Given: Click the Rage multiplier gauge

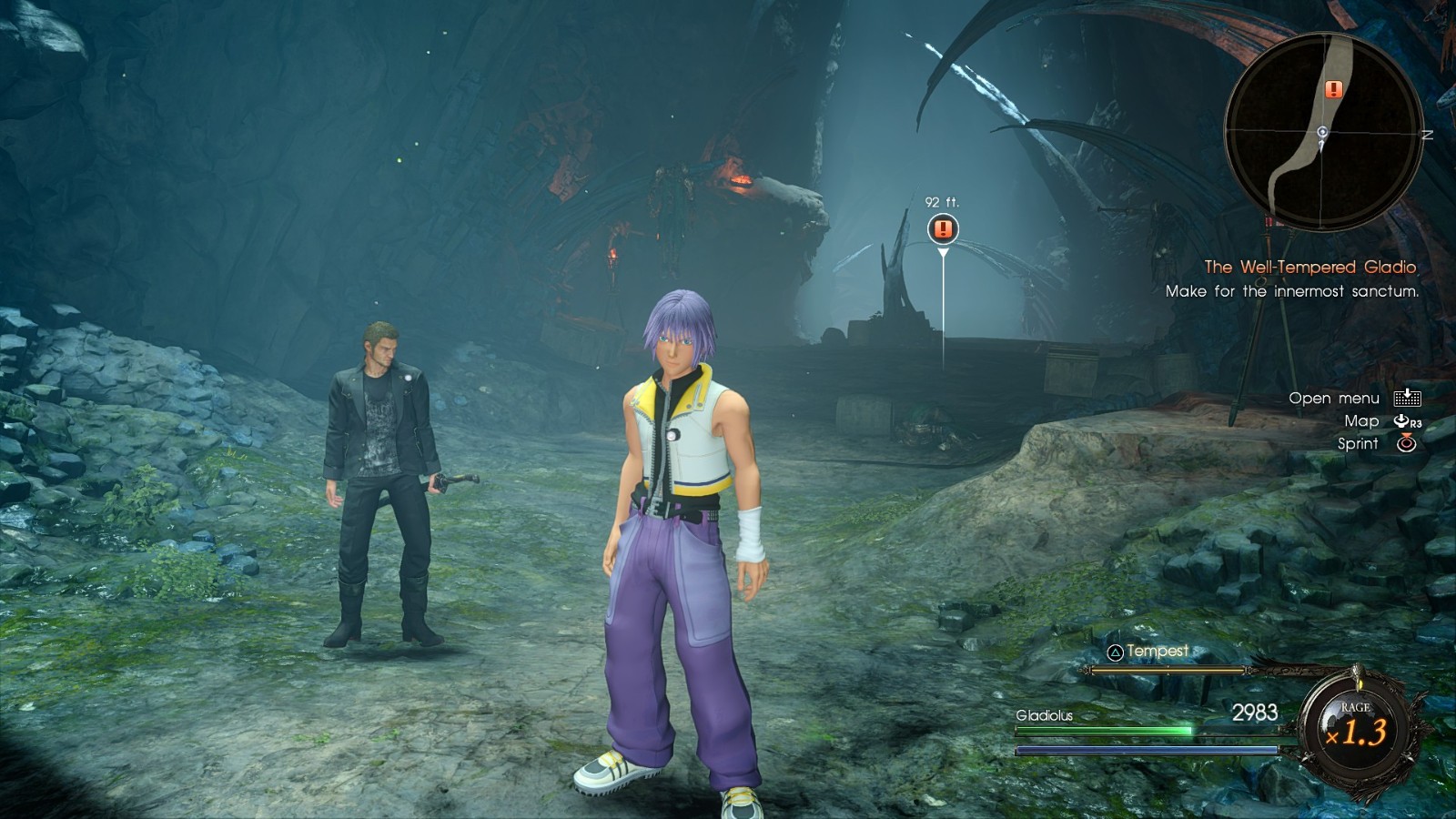Looking at the screenshot, I should 1355,728.
